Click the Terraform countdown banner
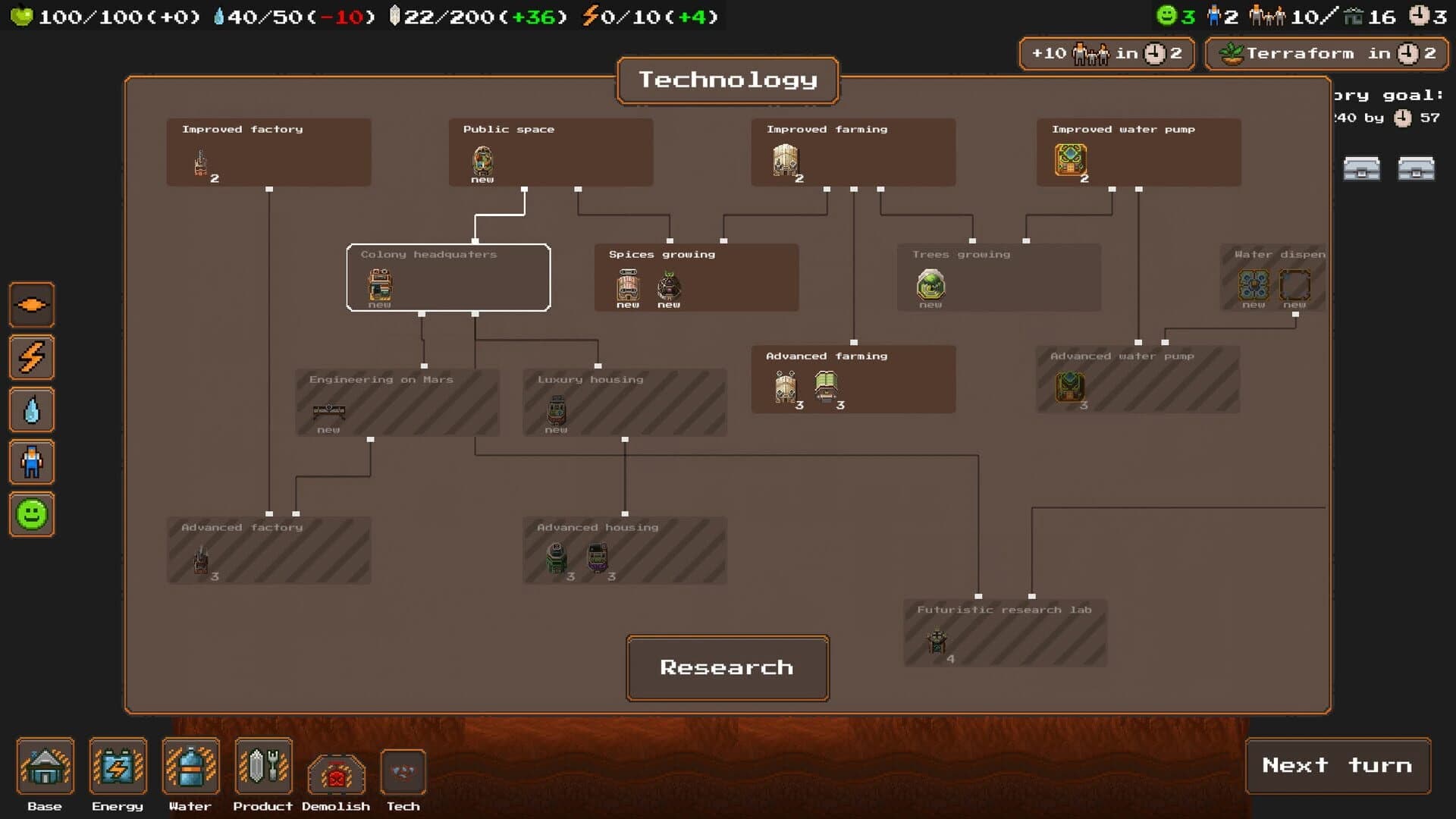The width and height of the screenshot is (1456, 819). pyautogui.click(x=1326, y=53)
